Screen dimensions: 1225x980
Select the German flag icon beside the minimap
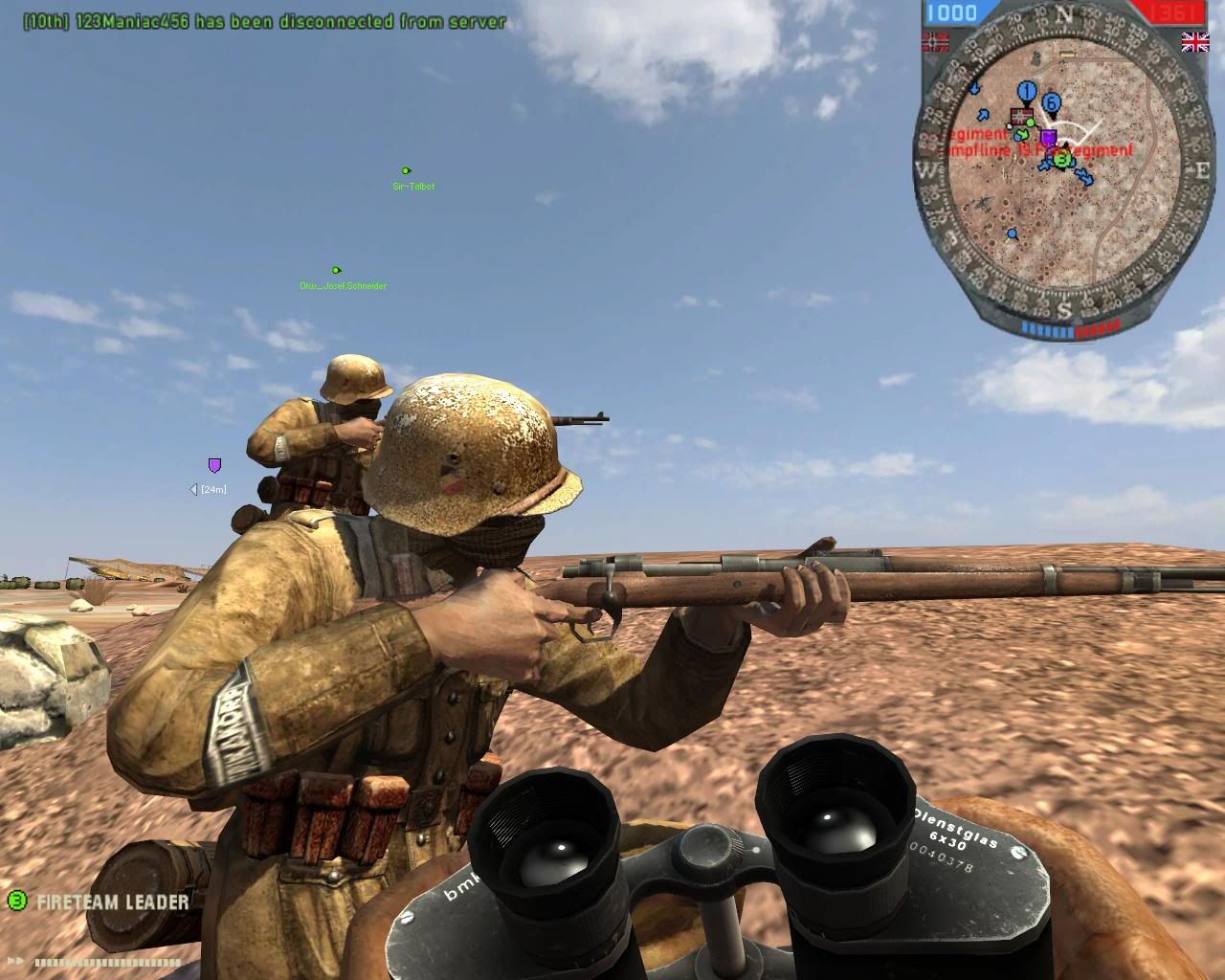coord(935,40)
